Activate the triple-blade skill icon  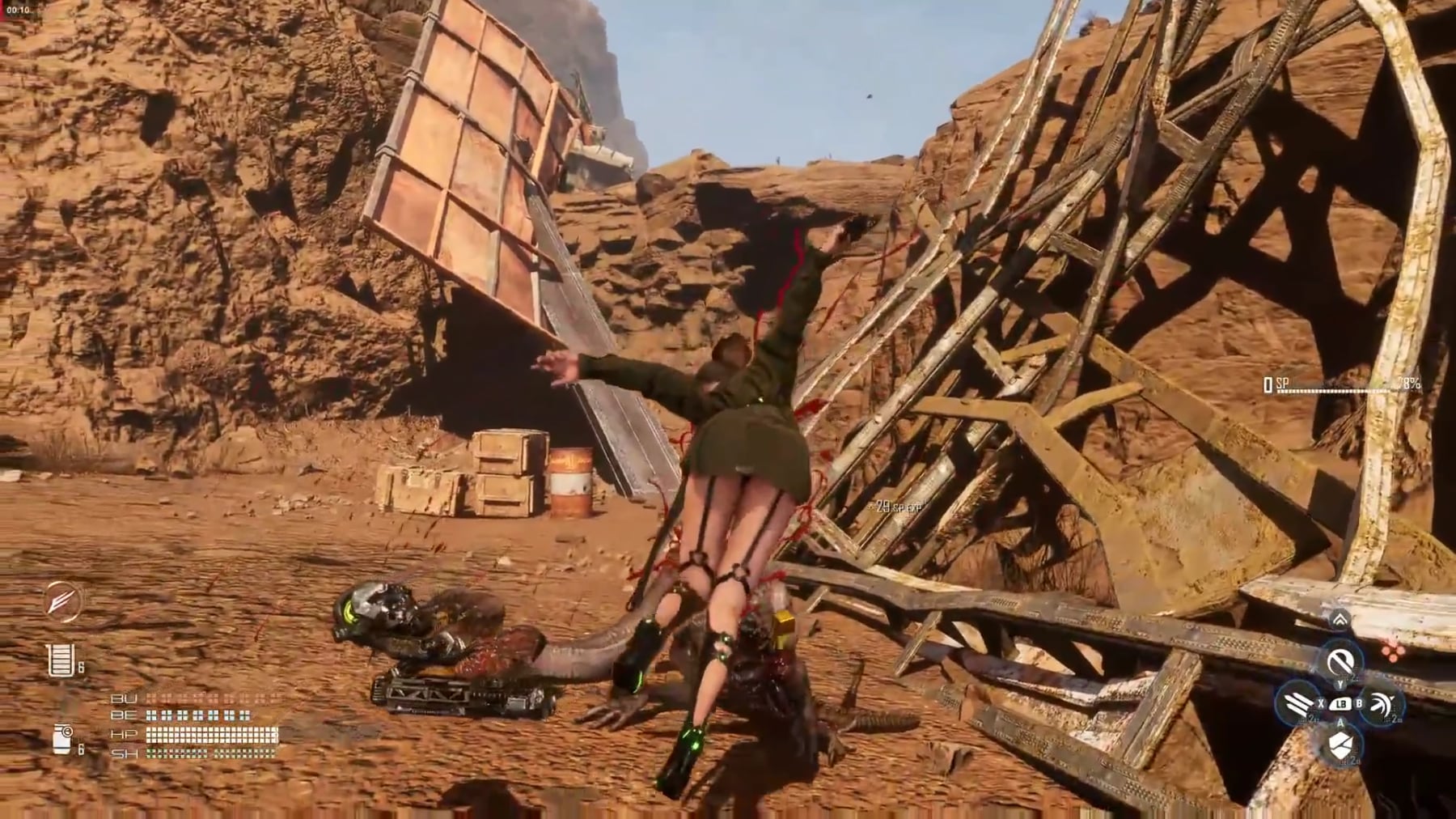click(1297, 702)
